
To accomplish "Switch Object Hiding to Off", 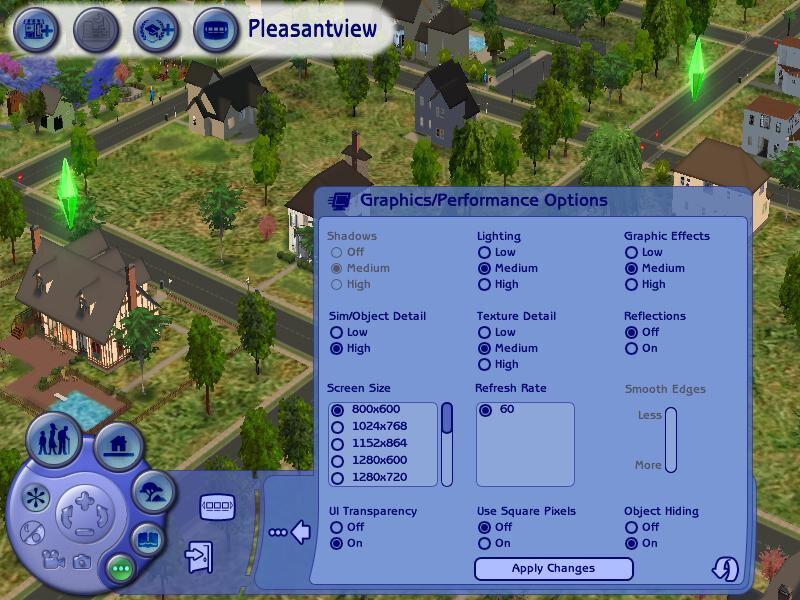I will 632,527.
